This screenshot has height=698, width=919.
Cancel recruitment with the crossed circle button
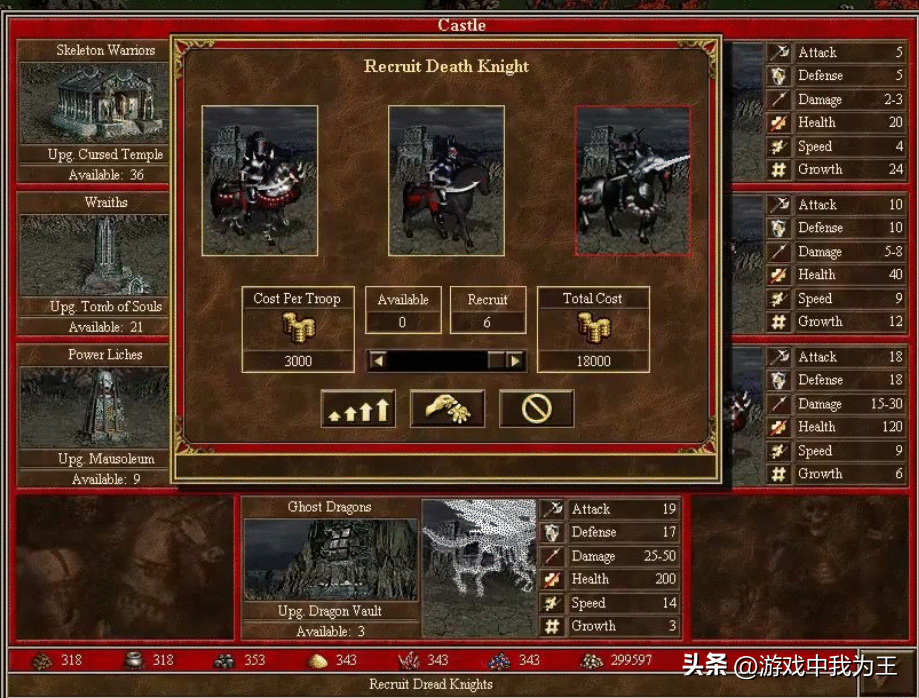(536, 408)
